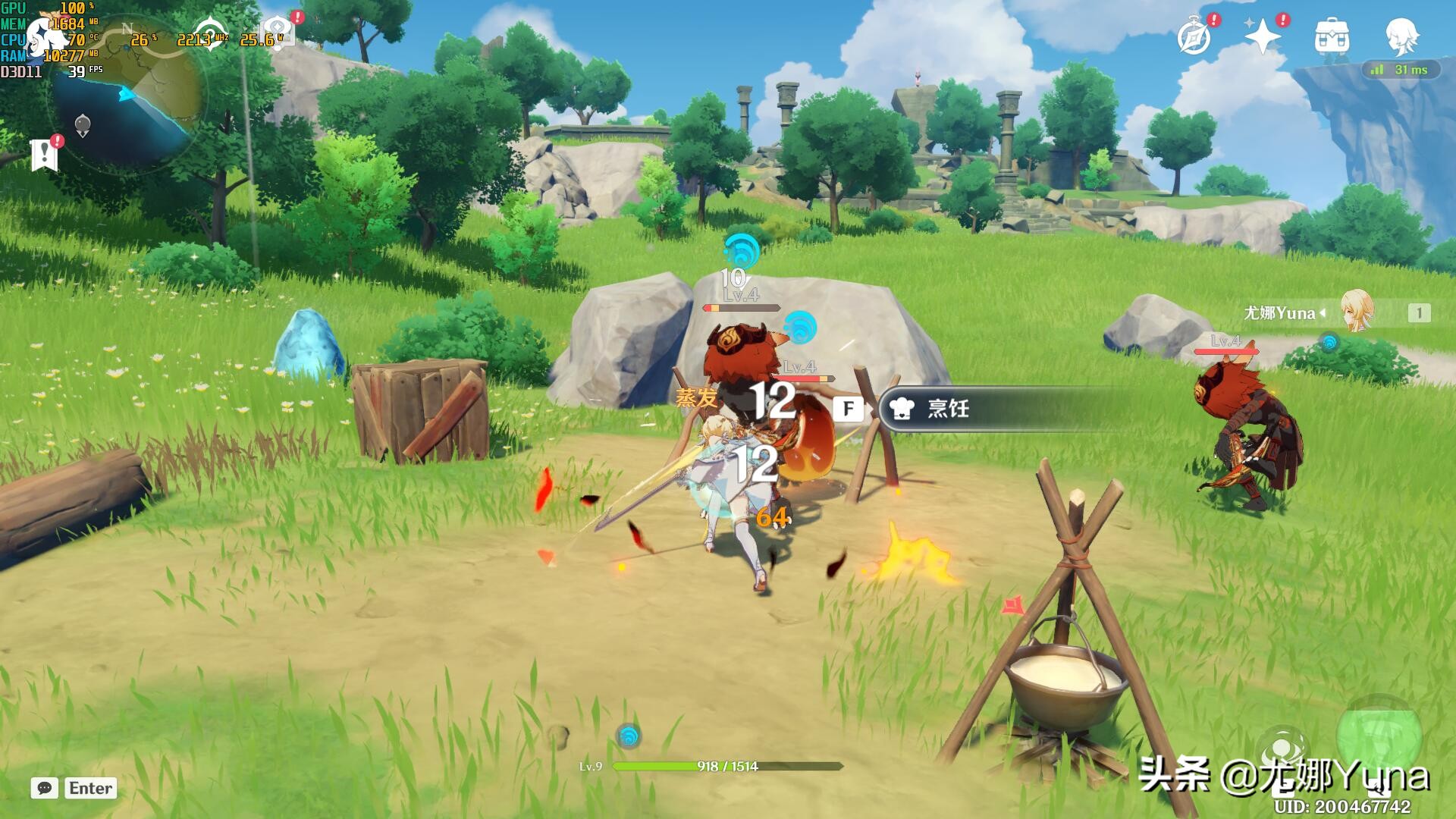Open the compass adventure handbook icon
This screenshot has height=819, width=1456.
click(1194, 36)
